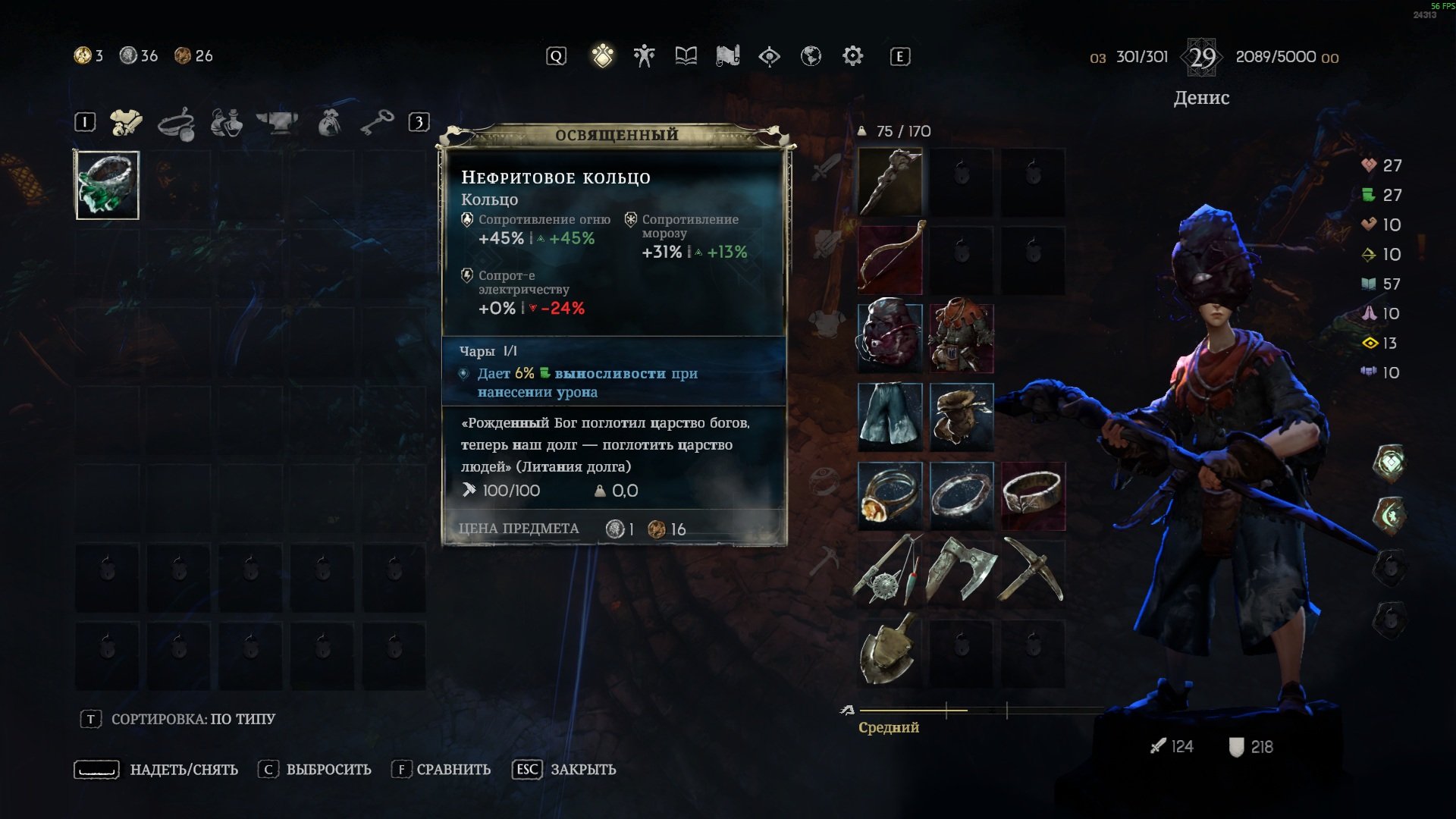Open the globe world tab

[x=811, y=56]
